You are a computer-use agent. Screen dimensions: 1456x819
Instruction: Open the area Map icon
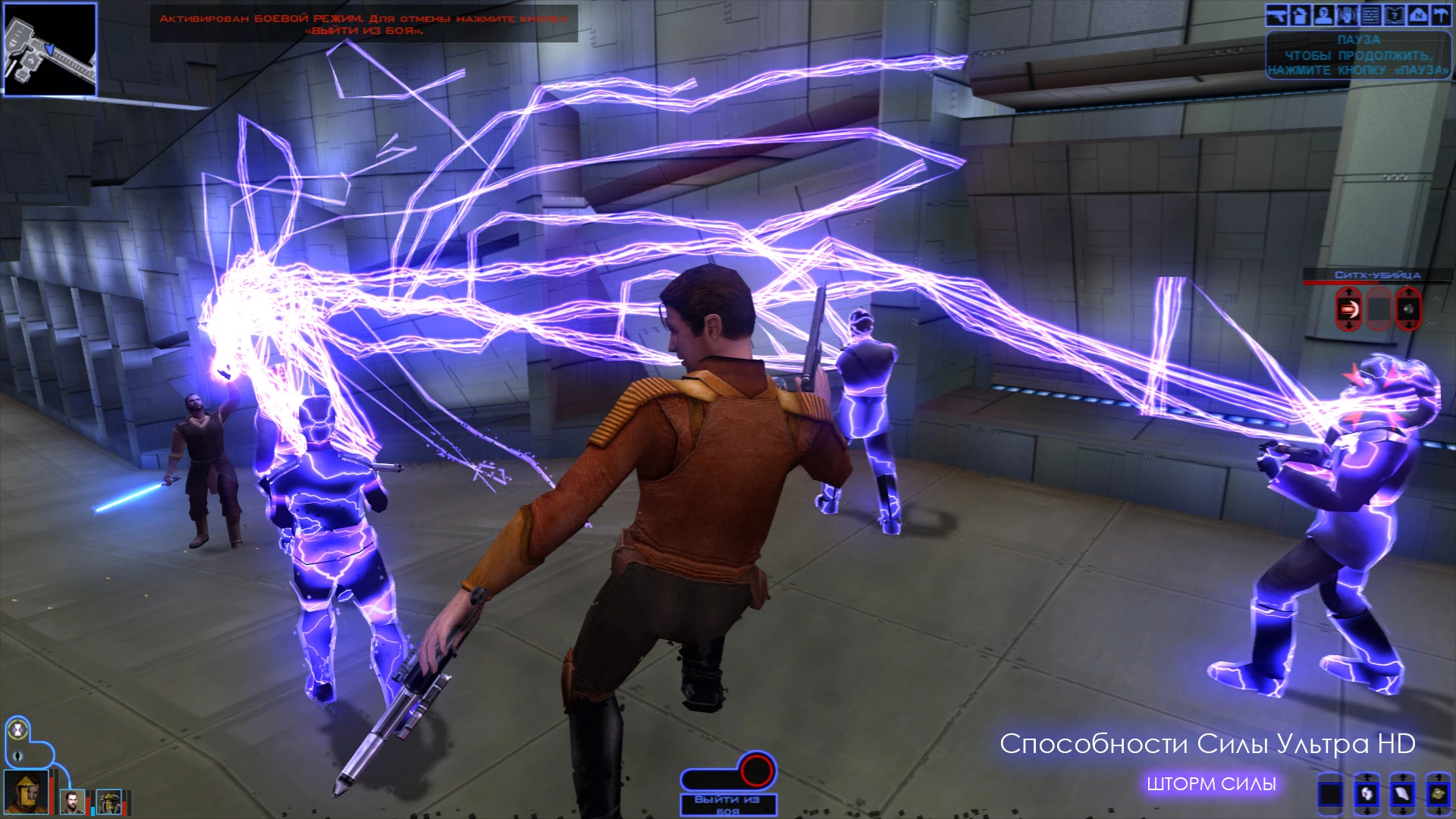coord(1419,14)
